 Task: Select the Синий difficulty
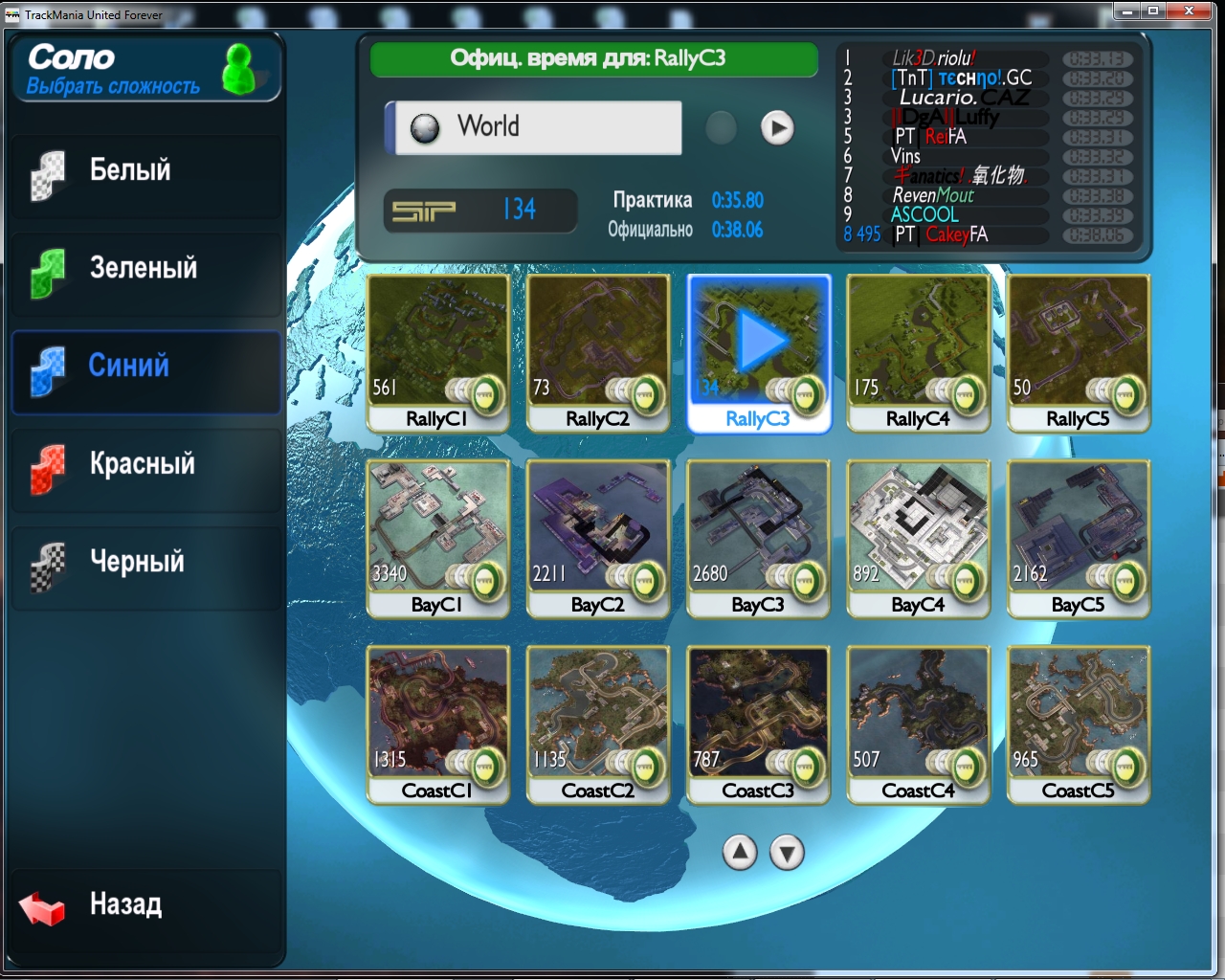point(146,367)
